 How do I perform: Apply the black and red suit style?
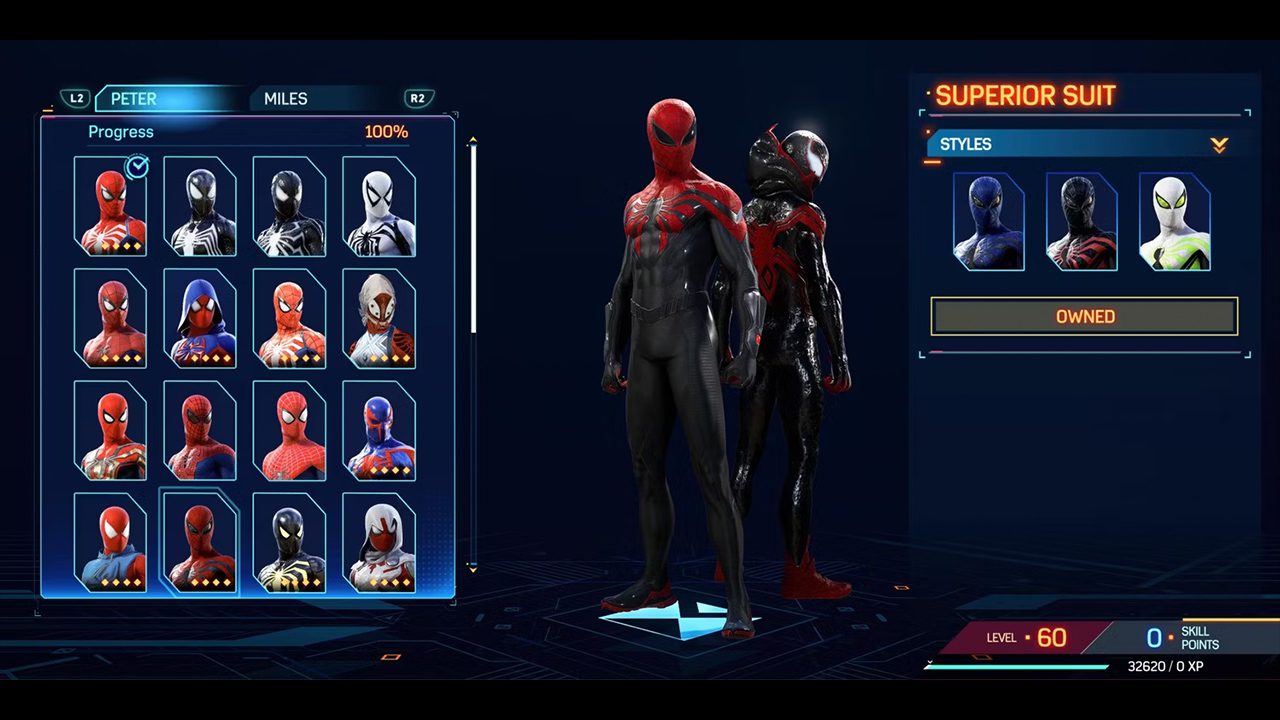pyautogui.click(x=1081, y=222)
